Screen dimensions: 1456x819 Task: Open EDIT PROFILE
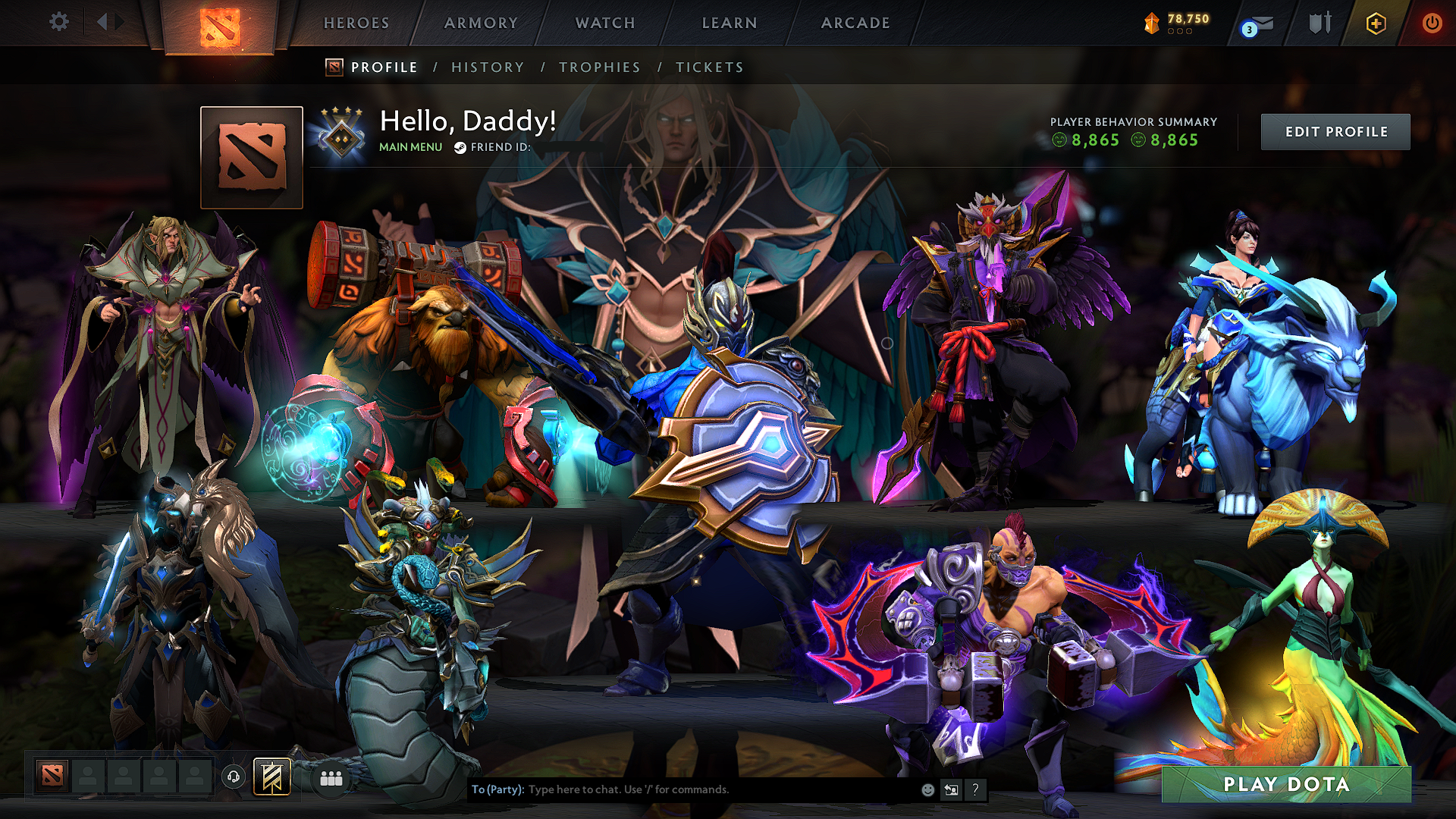tap(1335, 131)
